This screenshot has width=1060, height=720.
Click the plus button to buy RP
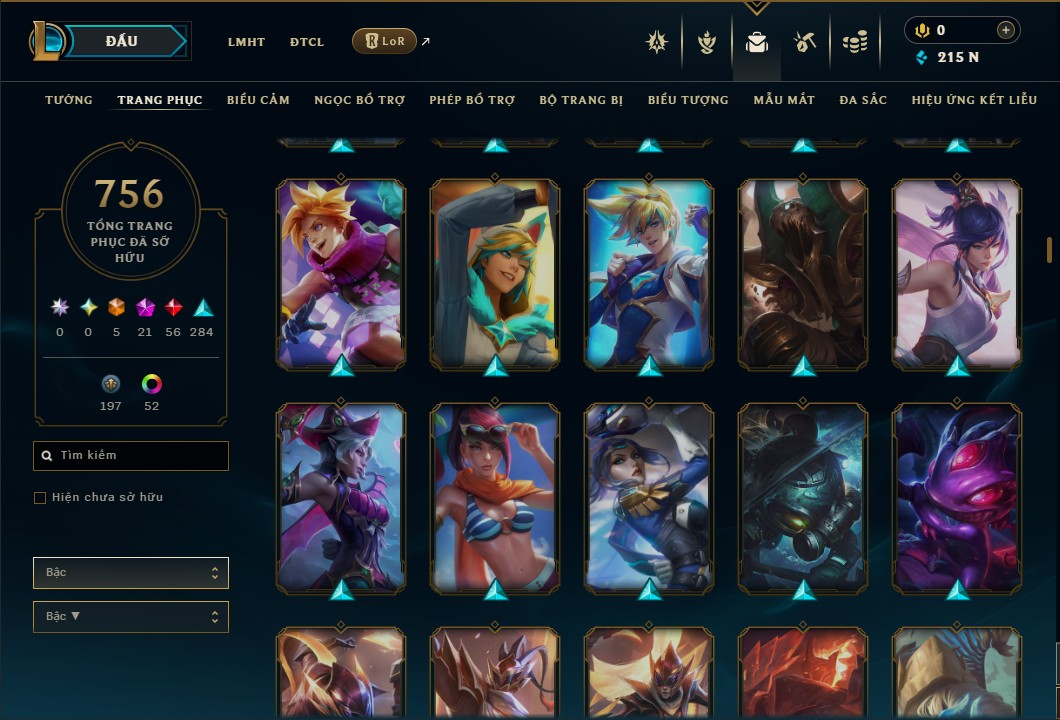[1005, 30]
